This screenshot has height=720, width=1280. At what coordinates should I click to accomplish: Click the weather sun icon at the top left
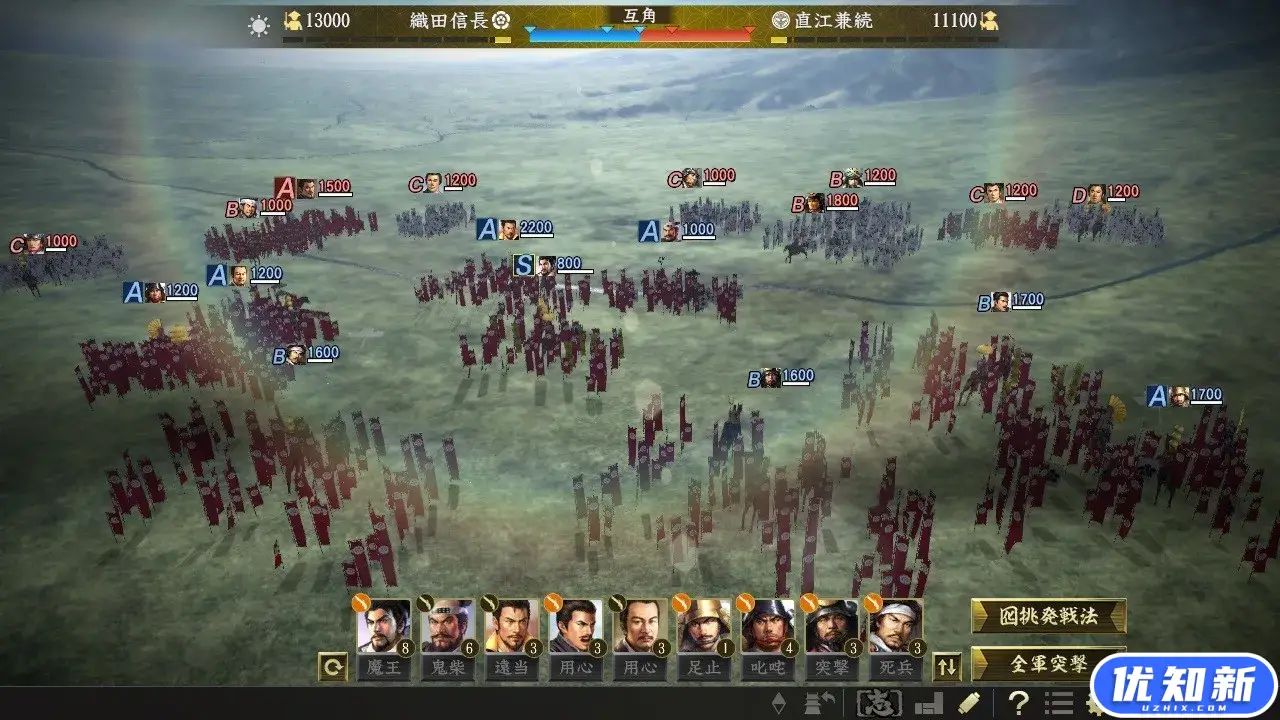tap(258, 24)
